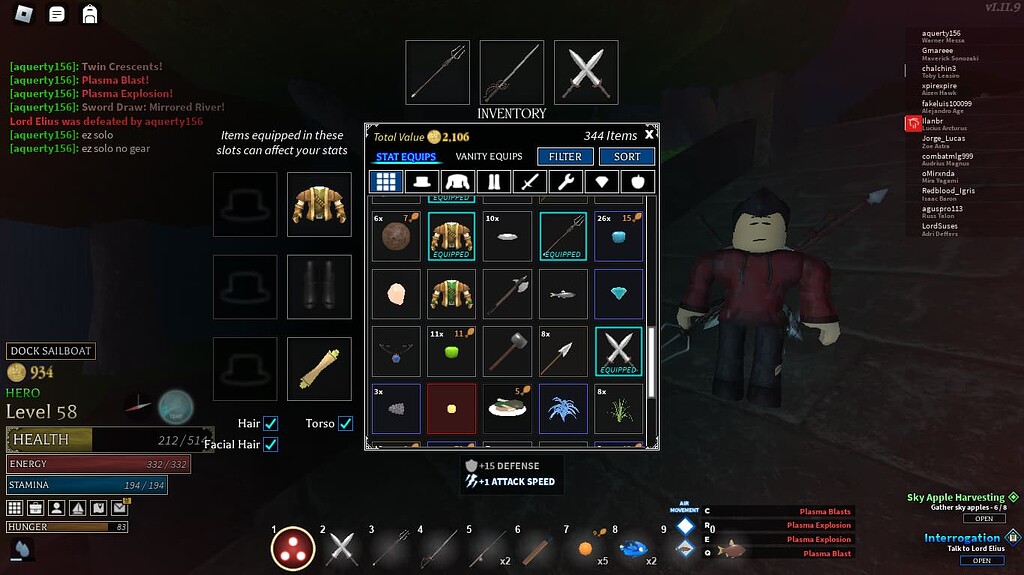Open the Sky Apple Harvesting quest
This screenshot has height=575, width=1024.
[984, 518]
